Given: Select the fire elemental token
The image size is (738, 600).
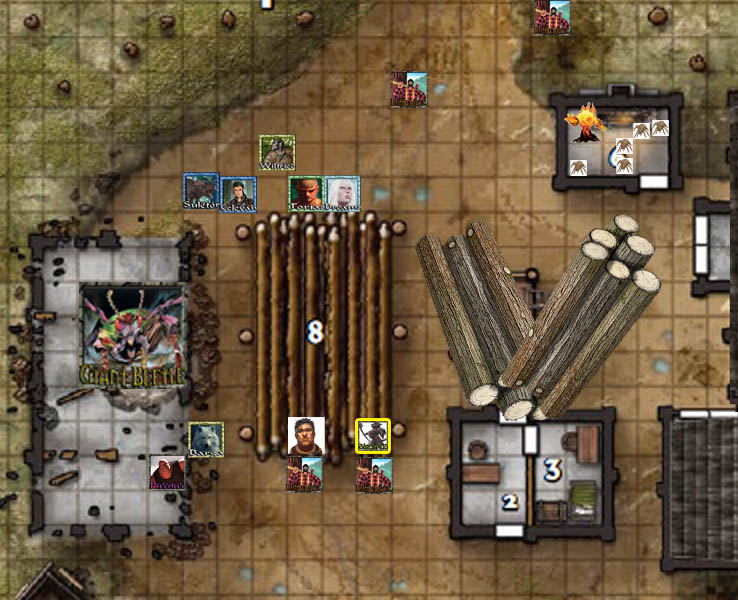Looking at the screenshot, I should click(584, 123).
